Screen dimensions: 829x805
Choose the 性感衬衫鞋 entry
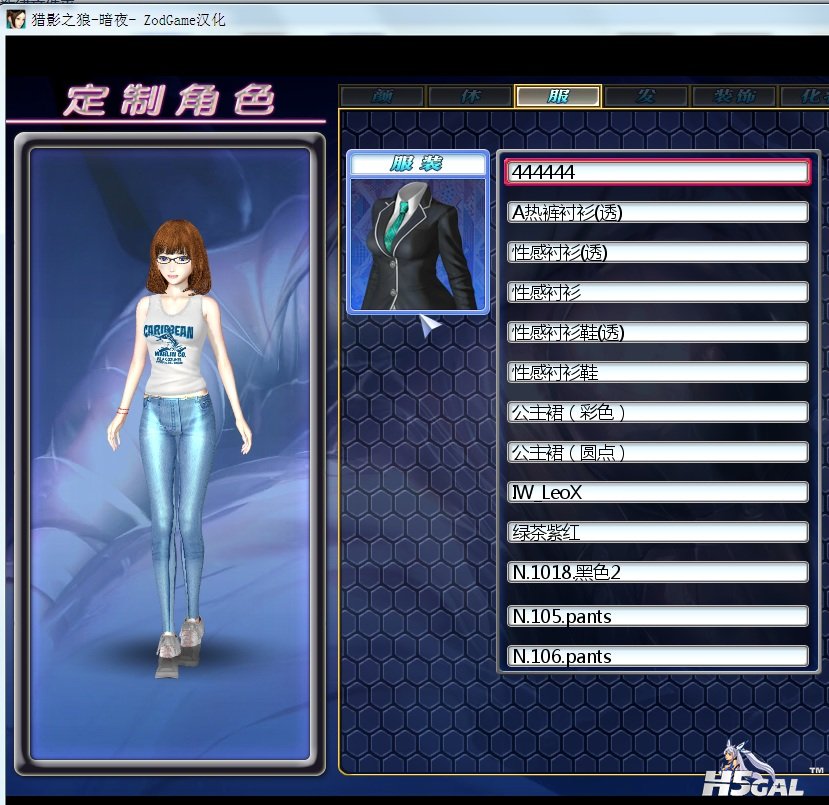(x=657, y=372)
